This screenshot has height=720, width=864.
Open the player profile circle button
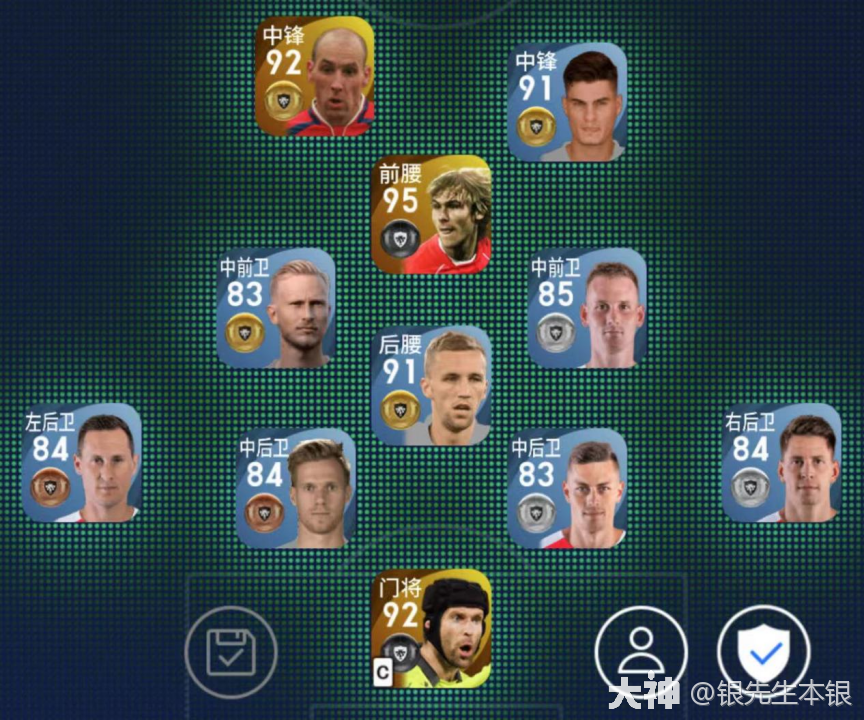641,653
